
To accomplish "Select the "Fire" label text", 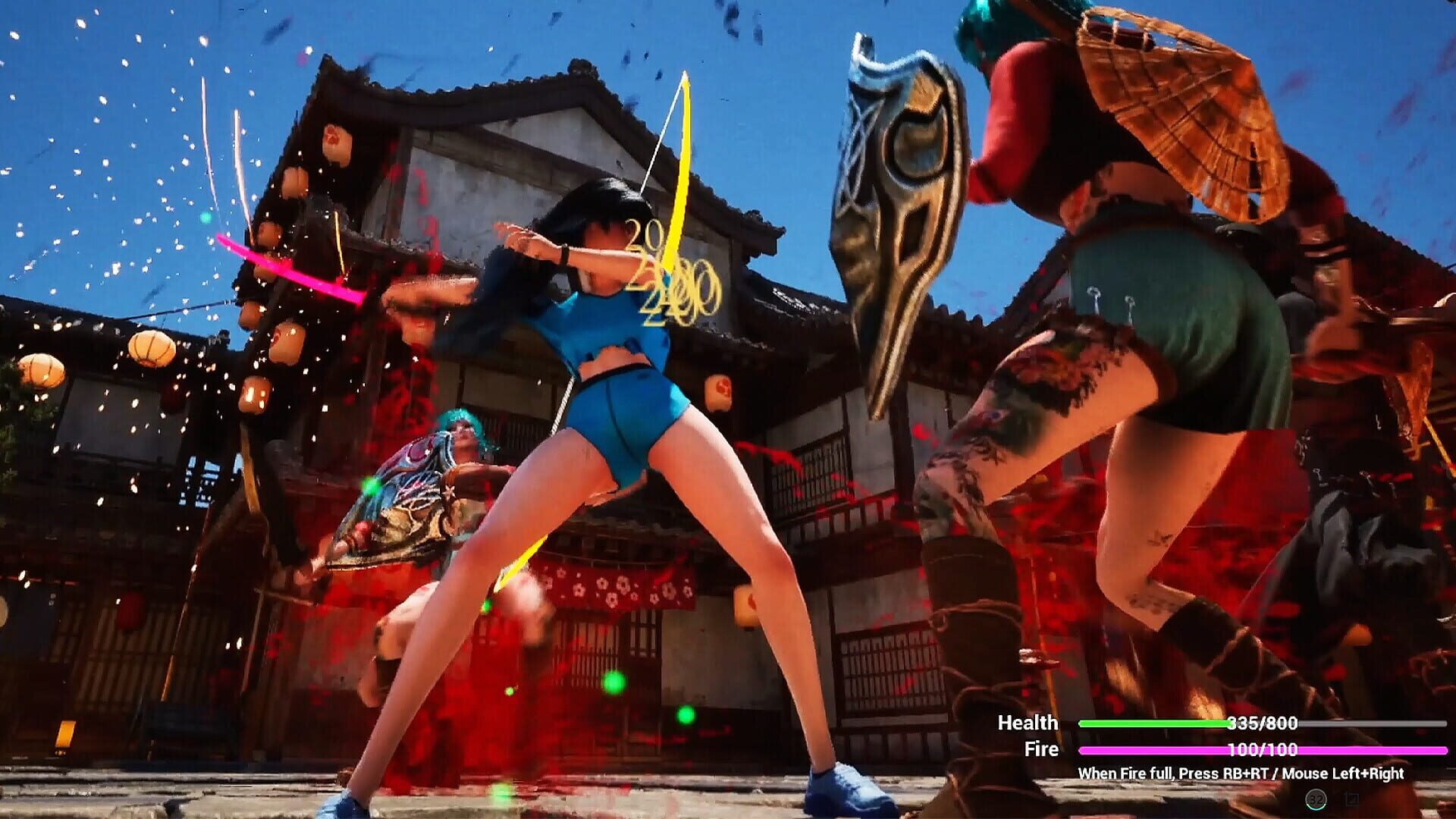I will [1043, 751].
